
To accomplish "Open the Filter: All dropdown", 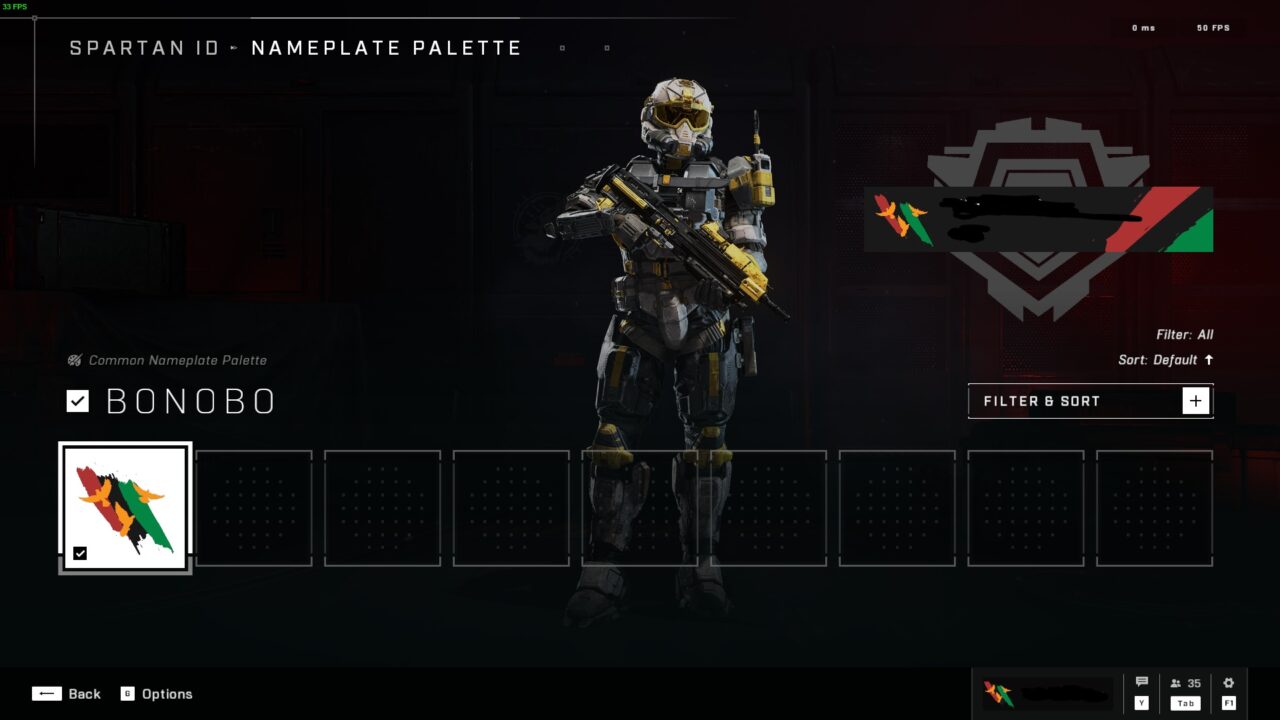I will [x=1186, y=334].
